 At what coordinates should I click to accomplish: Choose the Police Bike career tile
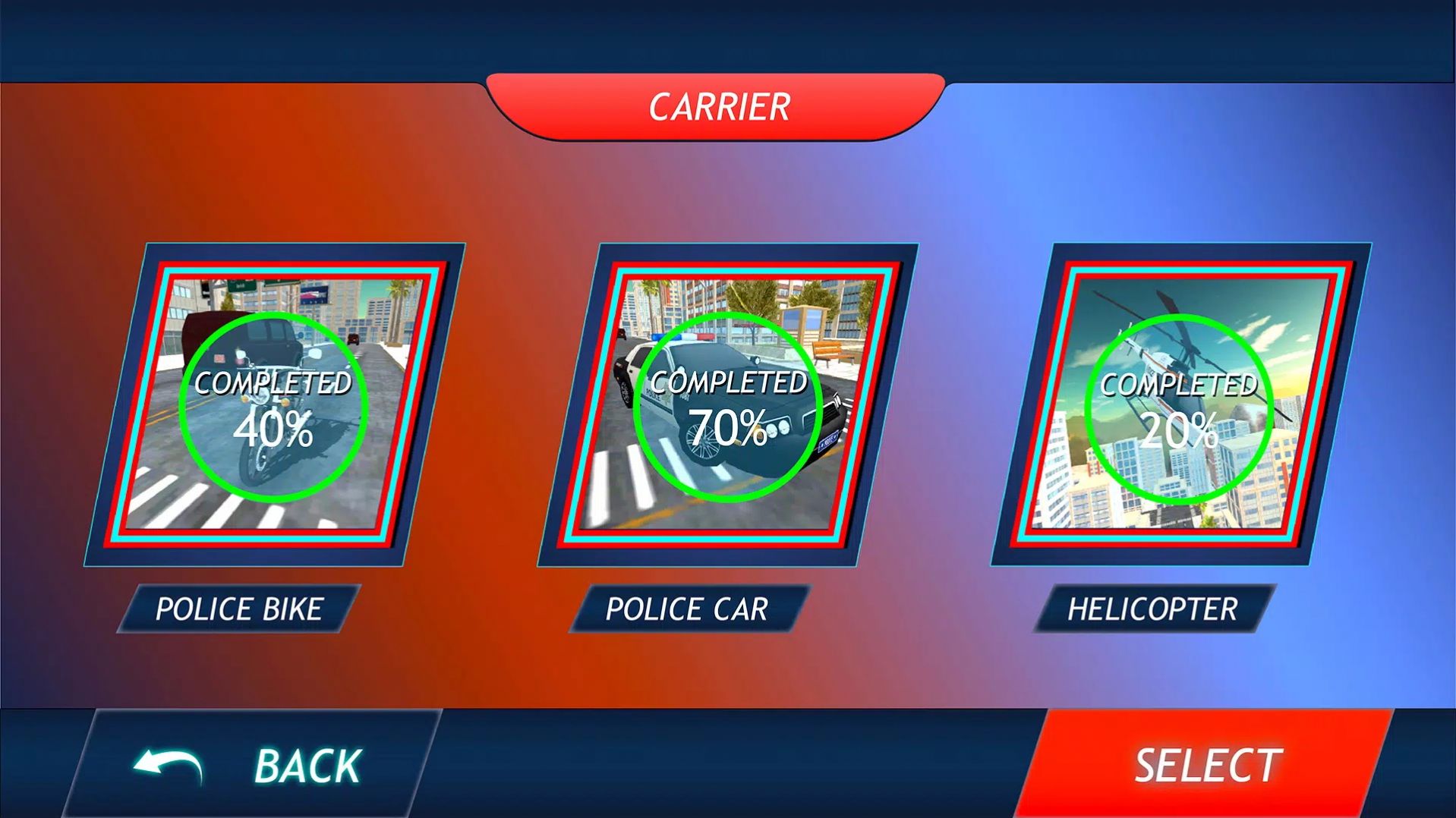pyautogui.click(x=274, y=404)
